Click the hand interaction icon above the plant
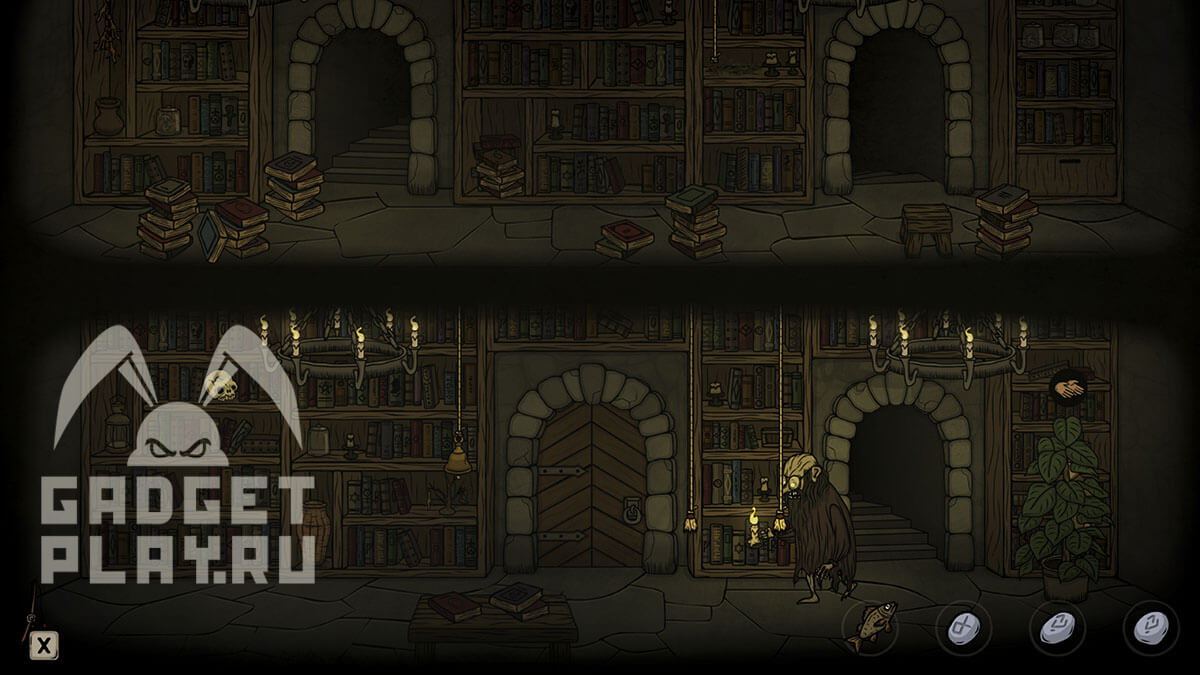This screenshot has width=1200, height=675. 1067,386
